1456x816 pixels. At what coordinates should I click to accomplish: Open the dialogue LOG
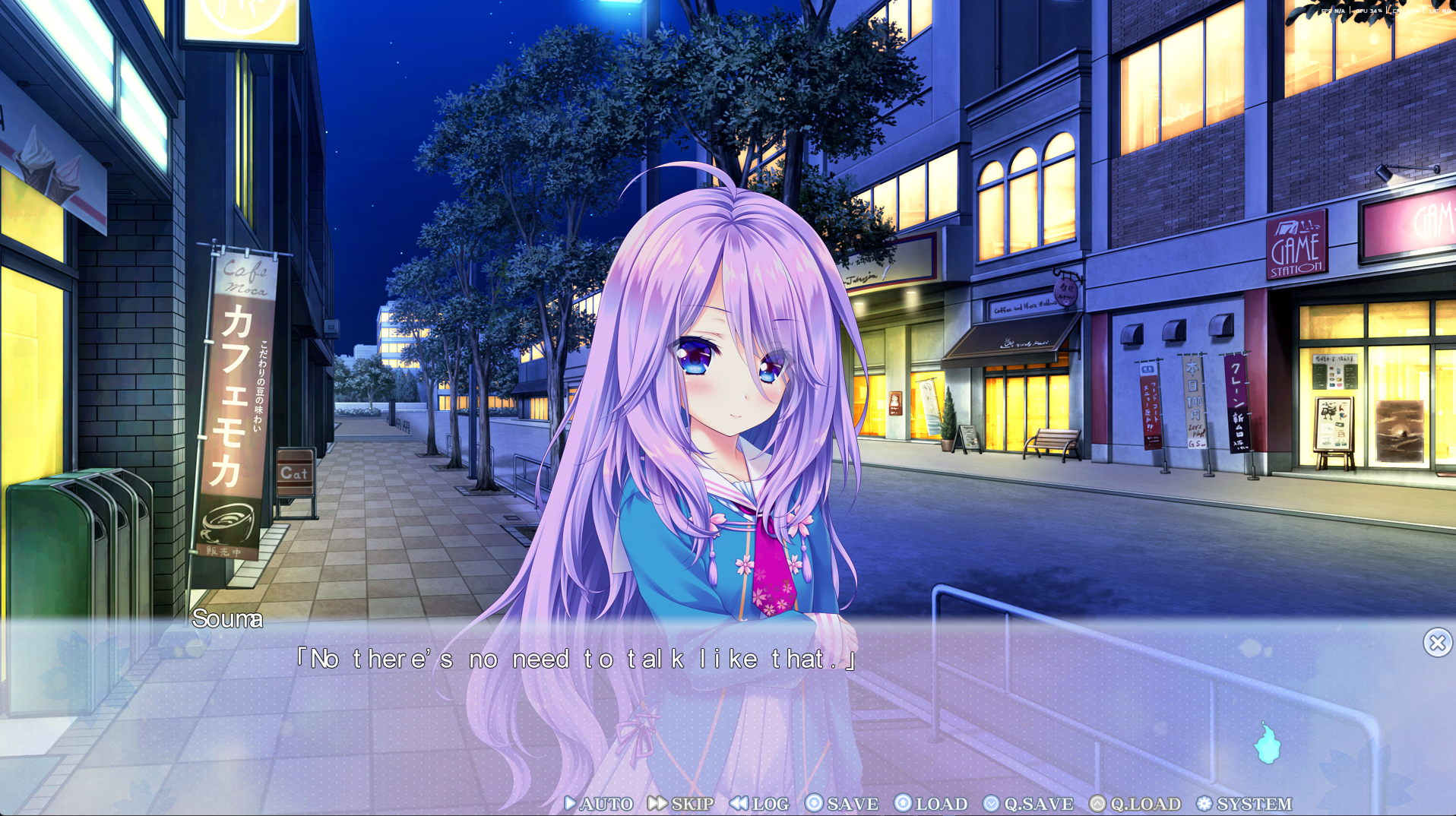click(760, 804)
